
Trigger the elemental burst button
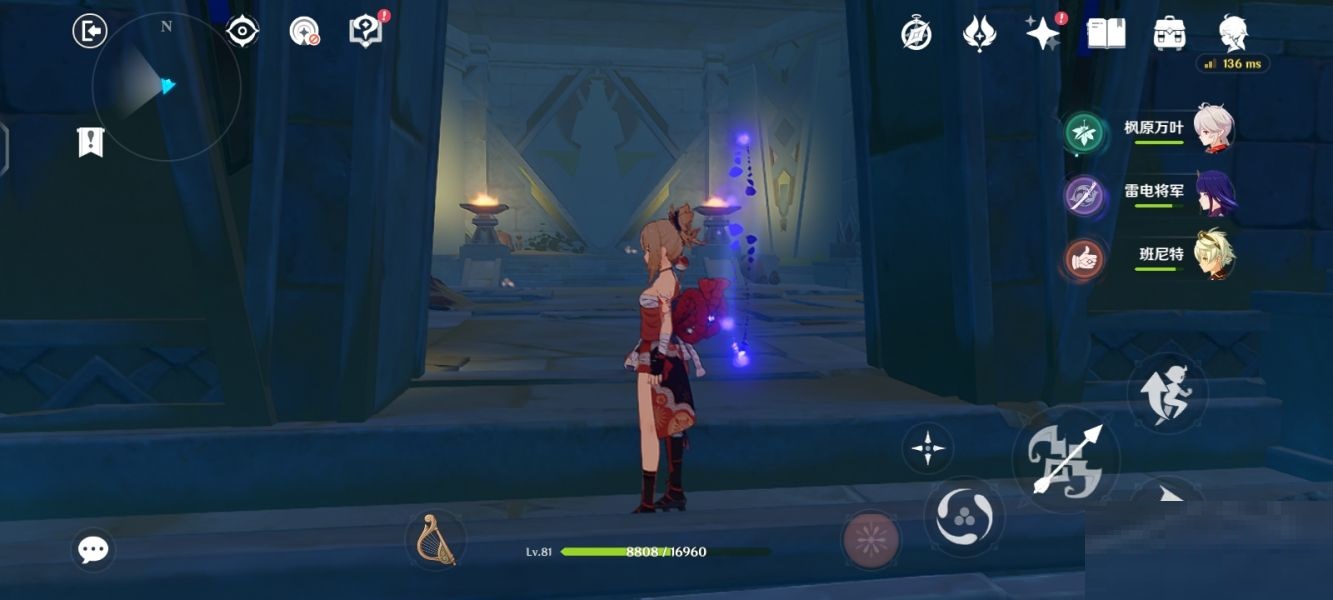(871, 540)
